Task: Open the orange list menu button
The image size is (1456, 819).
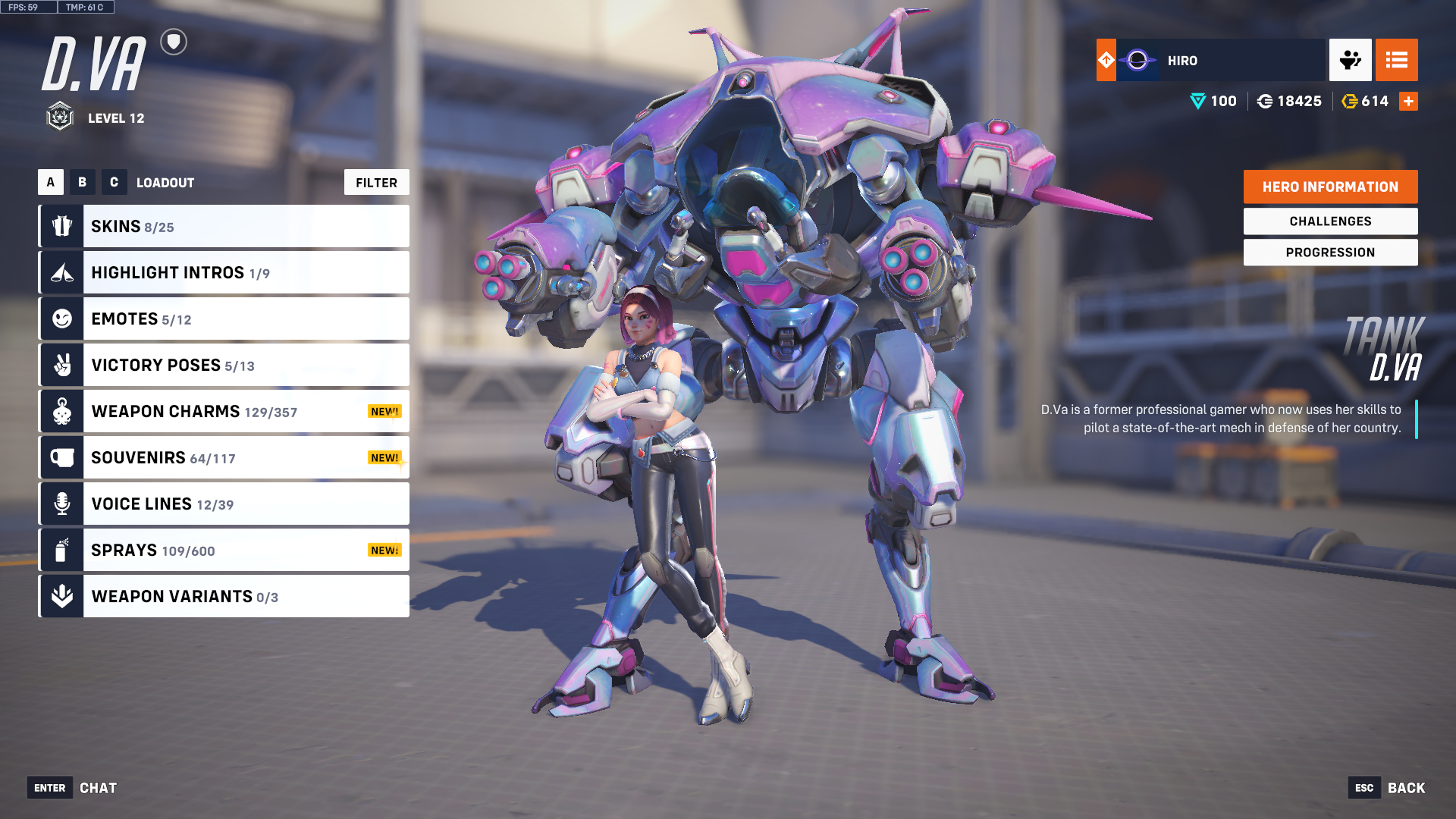Action: pyautogui.click(x=1396, y=60)
